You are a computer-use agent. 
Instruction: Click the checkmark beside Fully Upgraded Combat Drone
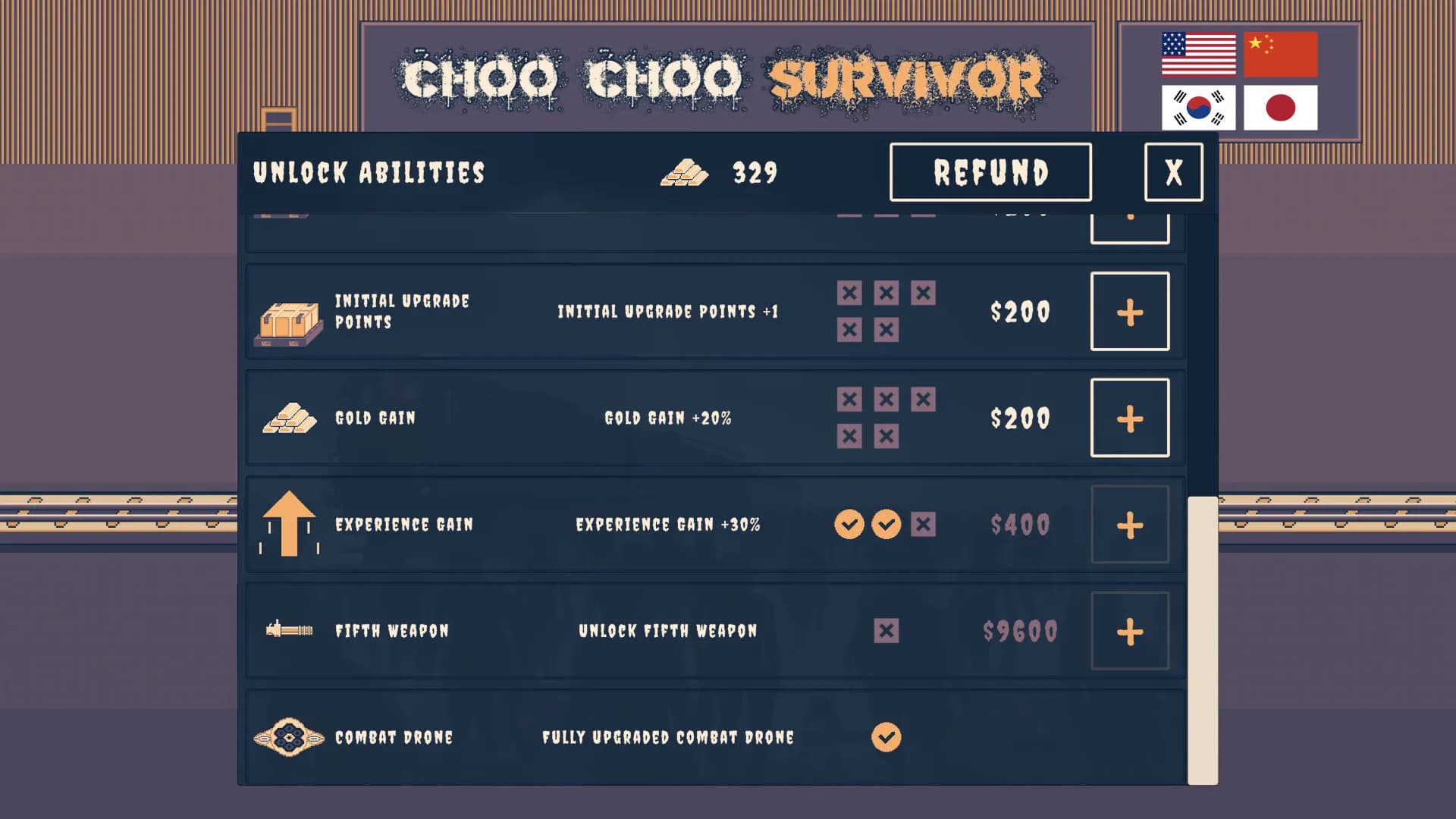click(886, 736)
